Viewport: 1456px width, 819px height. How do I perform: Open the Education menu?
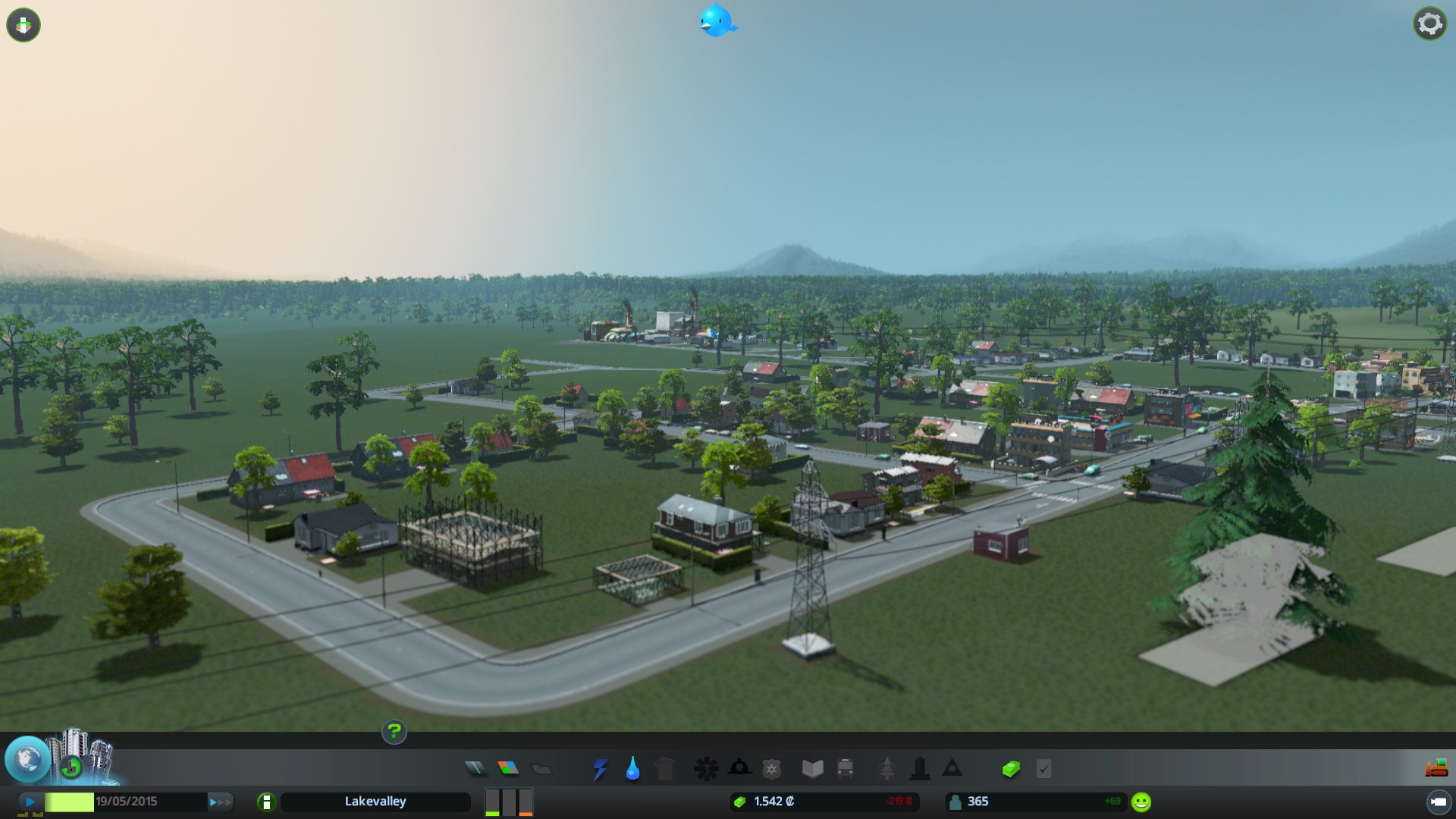[x=813, y=768]
